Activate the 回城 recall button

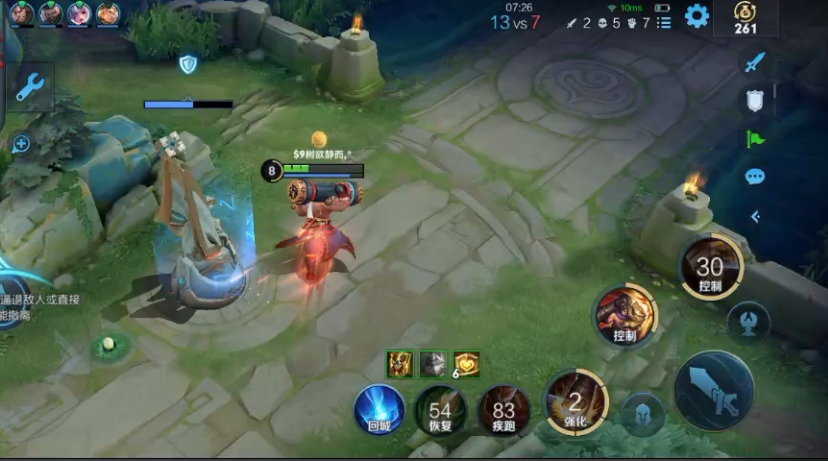380,410
